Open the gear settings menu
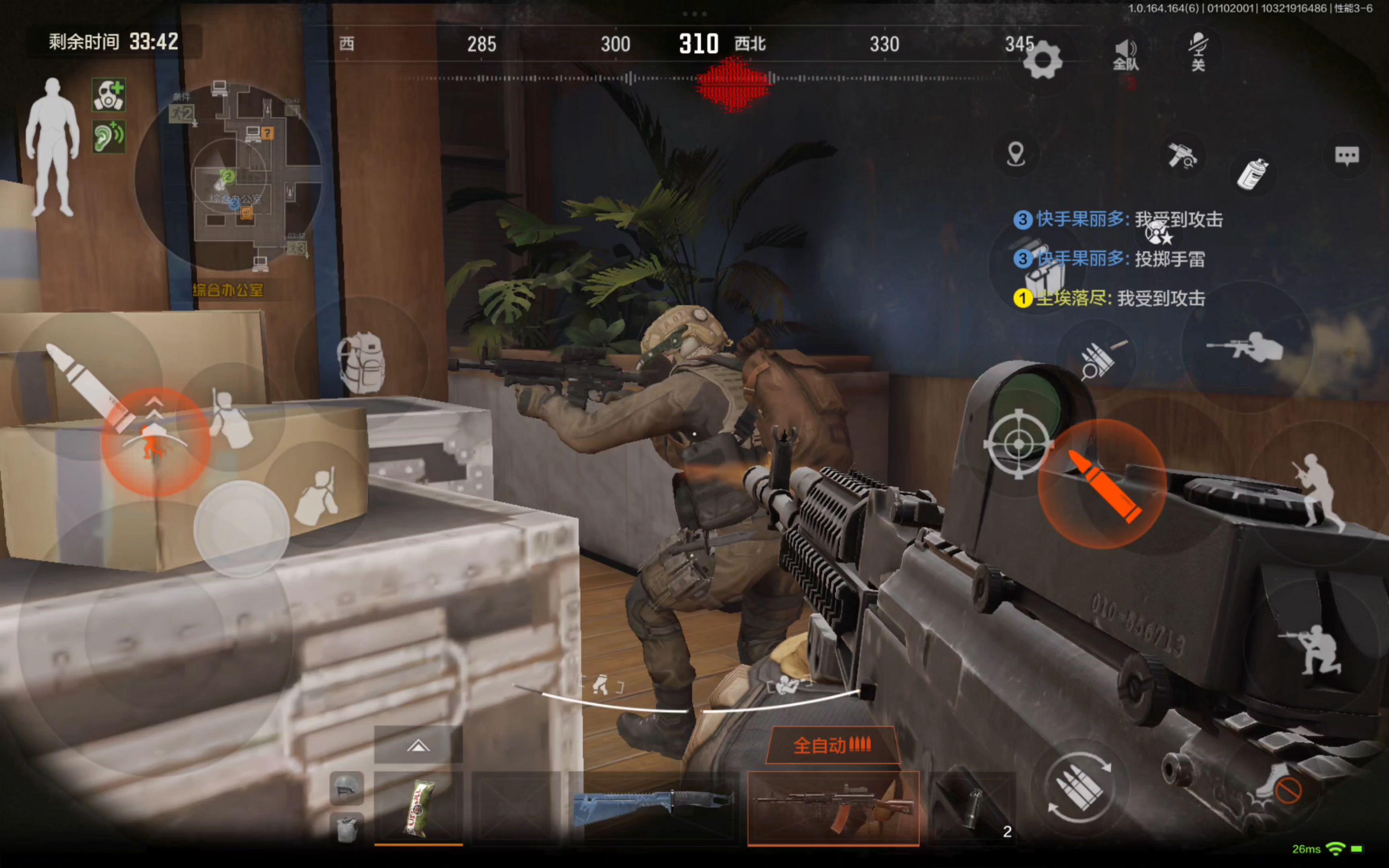1389x868 pixels. [1042, 60]
